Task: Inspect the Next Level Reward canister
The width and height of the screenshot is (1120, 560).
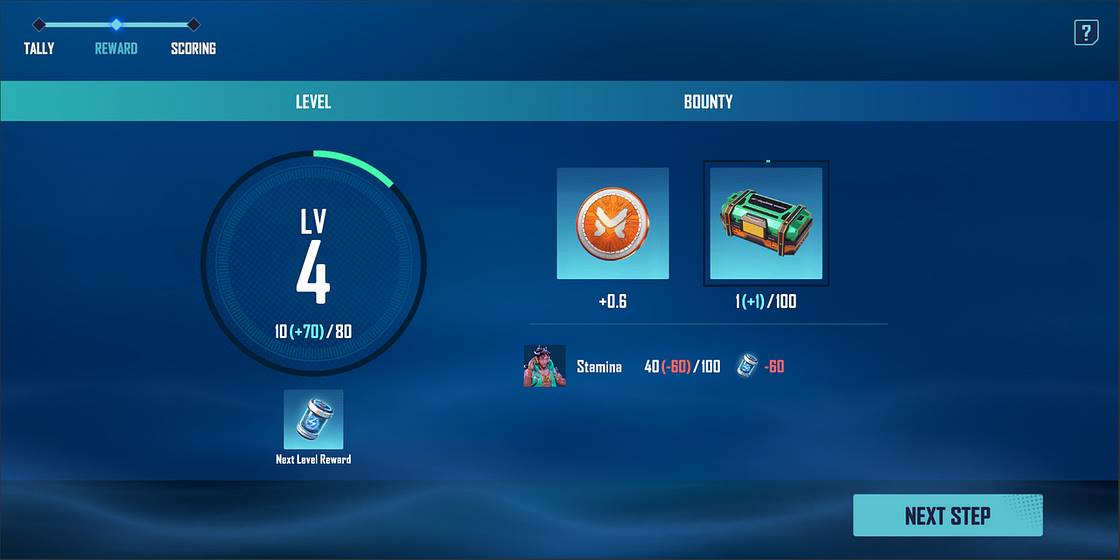Action: pos(313,419)
